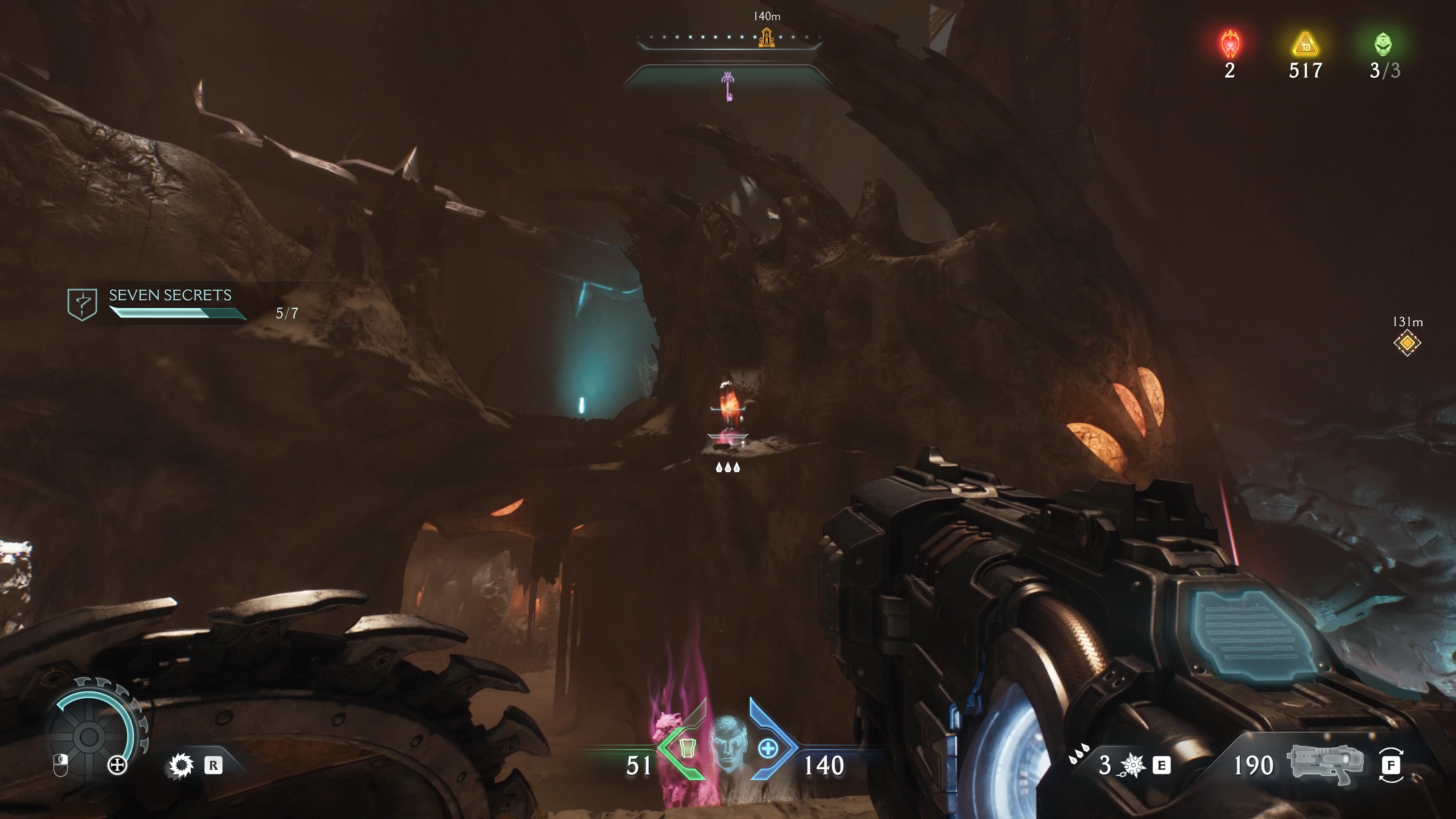Click the yellow gold currency icon
Screen dimensions: 1456x819
[x=1305, y=45]
